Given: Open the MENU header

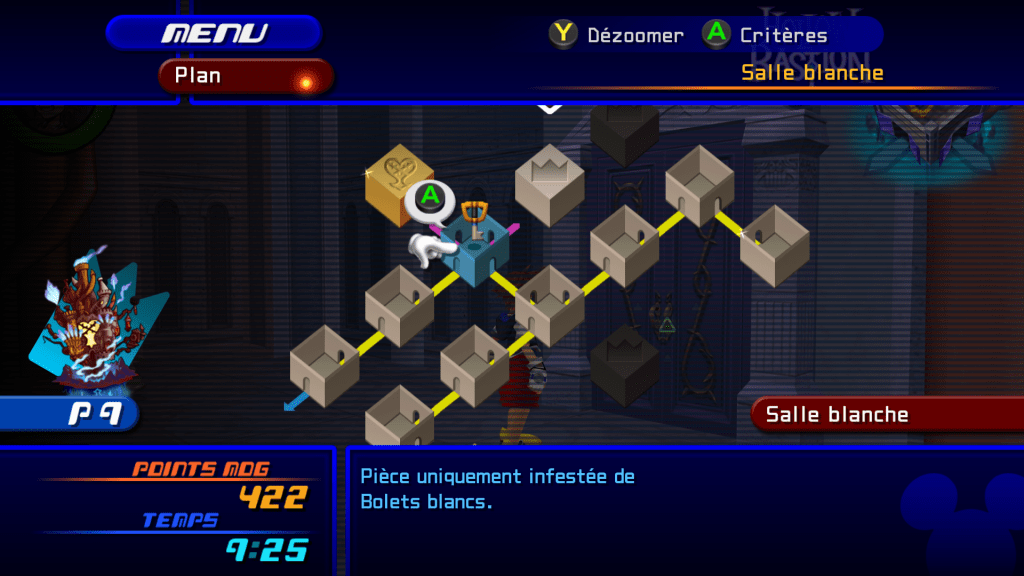Looking at the screenshot, I should click(214, 33).
